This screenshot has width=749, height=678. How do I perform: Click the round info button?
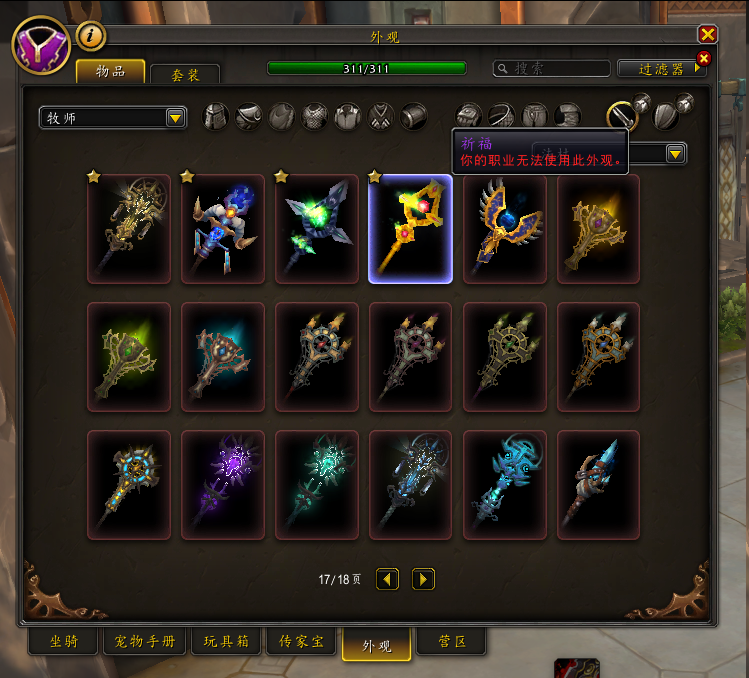pyautogui.click(x=91, y=35)
